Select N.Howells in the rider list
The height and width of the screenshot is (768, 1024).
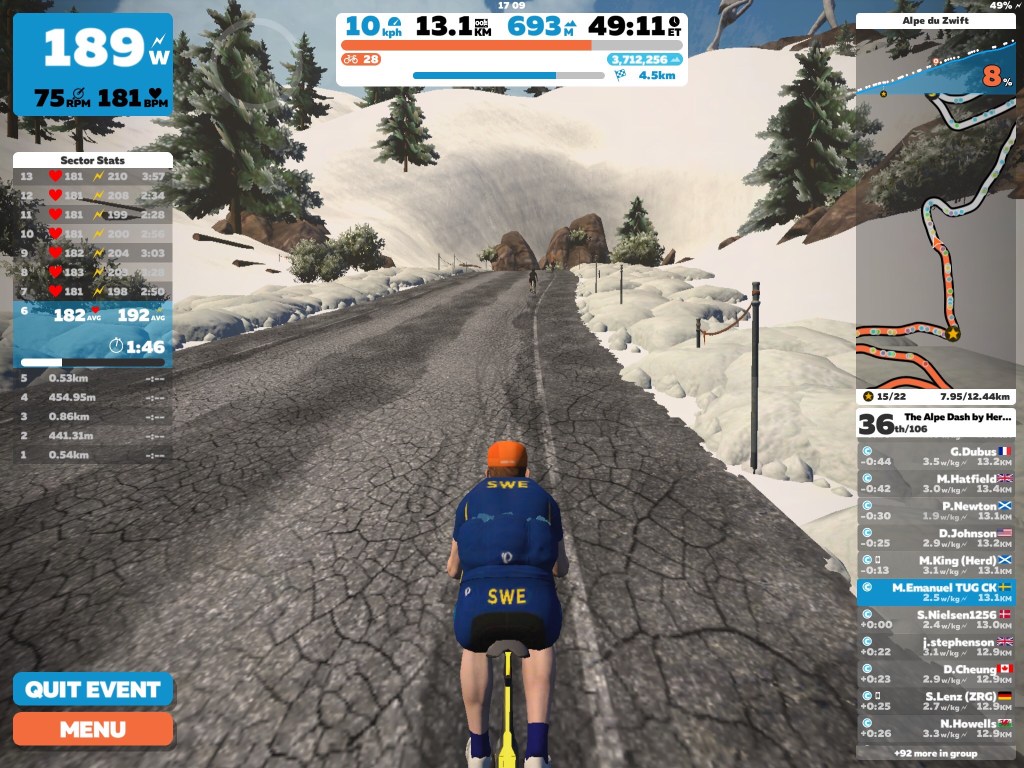(935, 727)
